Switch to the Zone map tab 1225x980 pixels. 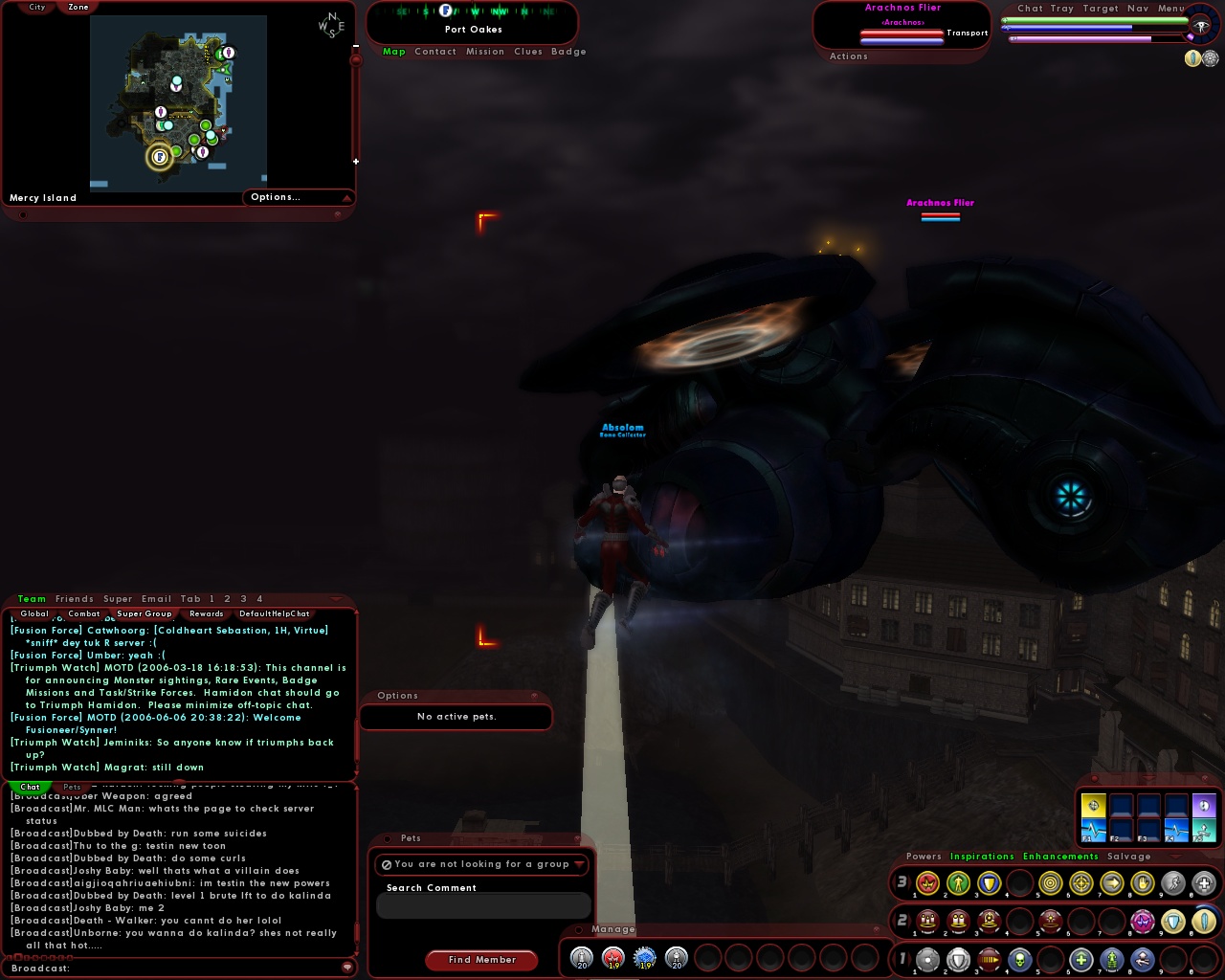[x=78, y=7]
